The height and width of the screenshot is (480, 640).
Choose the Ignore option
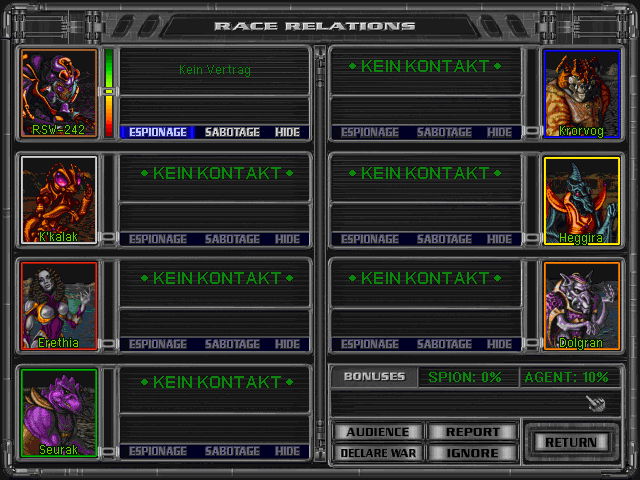[473, 452]
